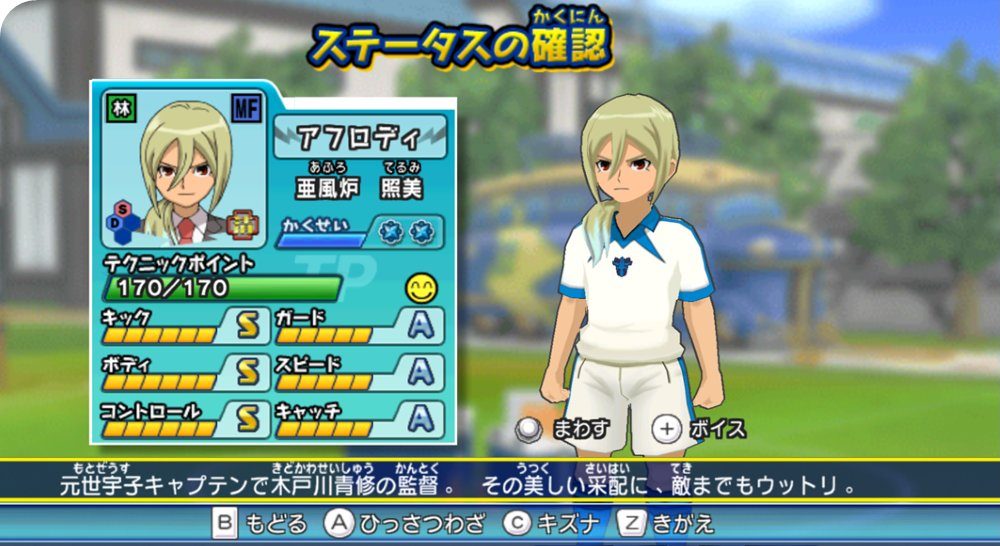This screenshot has width=1000, height=546.
Task: Click the MF position badge
Action: pyautogui.click(x=246, y=108)
